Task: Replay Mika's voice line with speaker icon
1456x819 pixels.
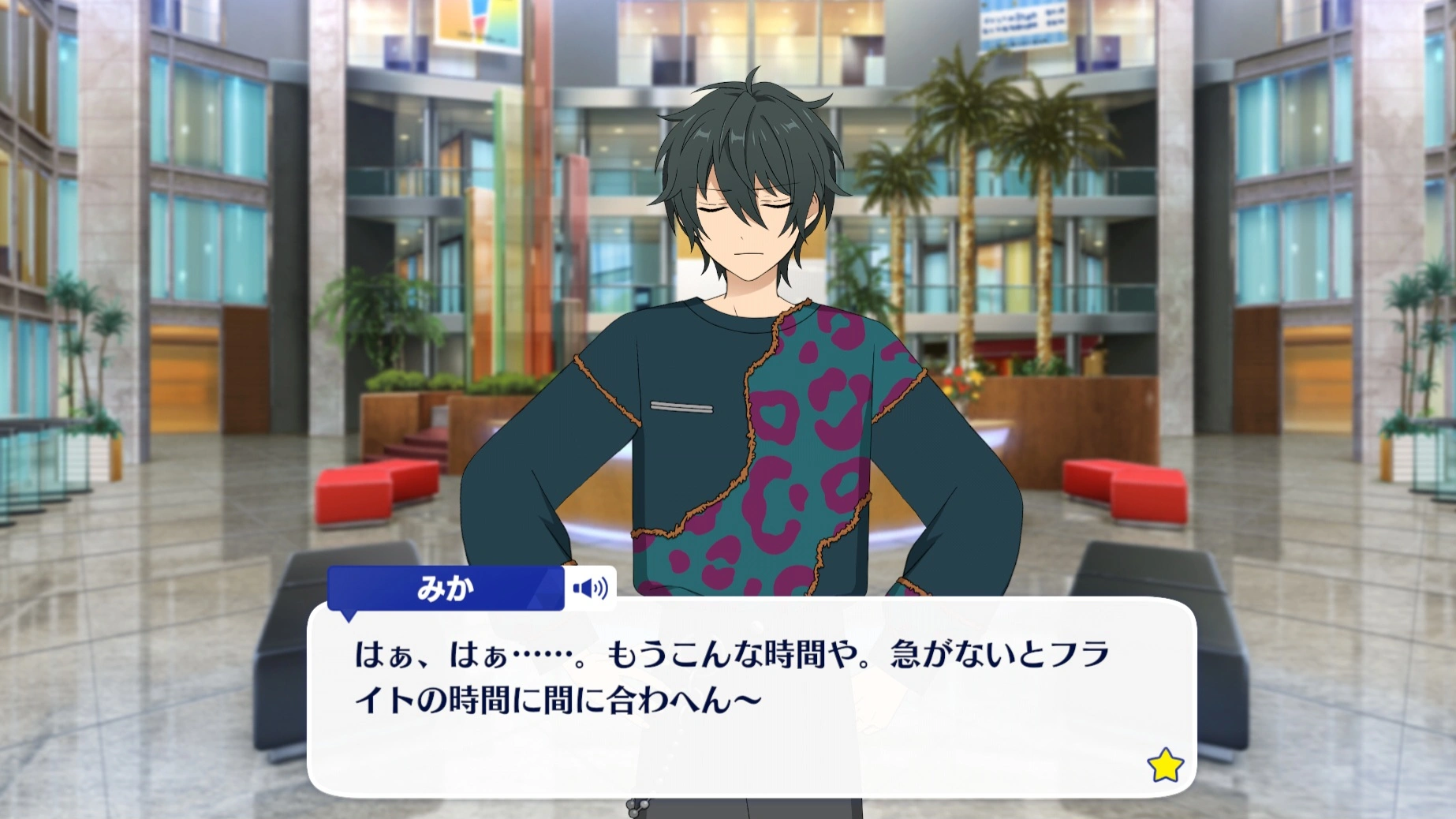Action: tap(590, 589)
